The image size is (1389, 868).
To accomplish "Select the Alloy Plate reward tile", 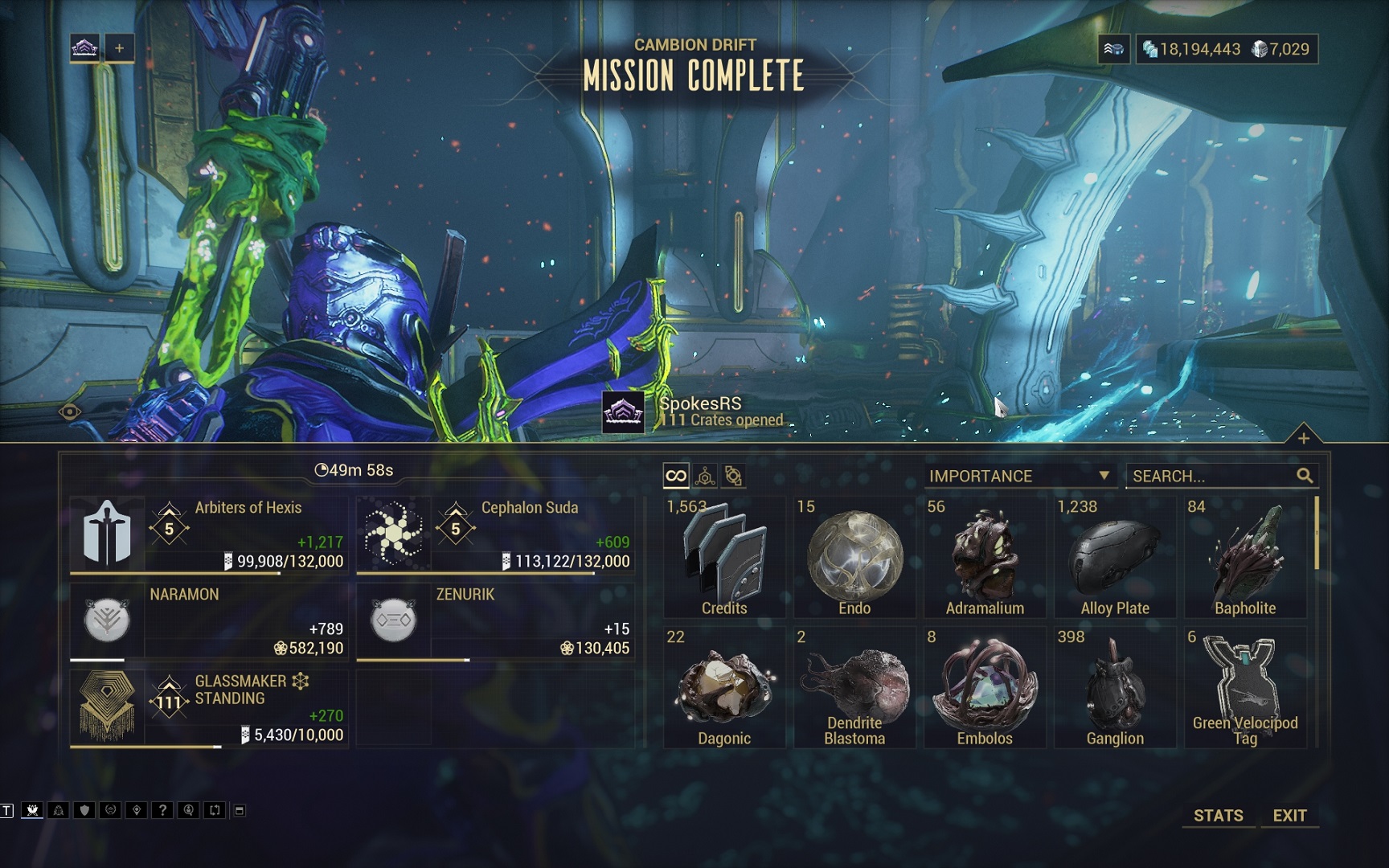I will pos(1115,557).
